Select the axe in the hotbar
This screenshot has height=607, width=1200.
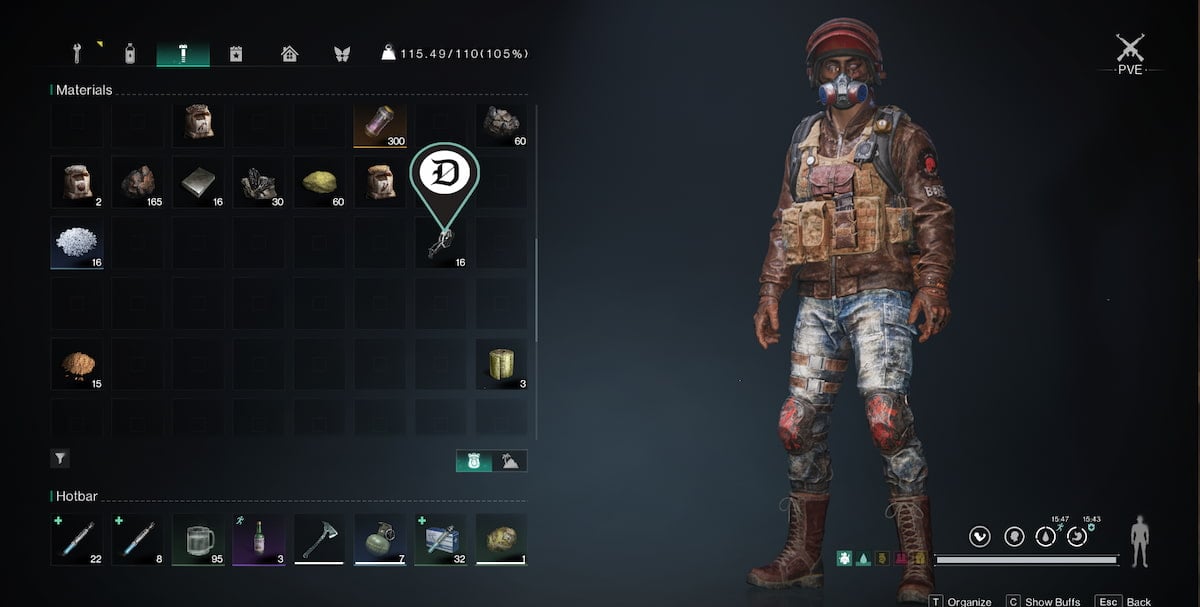point(319,540)
